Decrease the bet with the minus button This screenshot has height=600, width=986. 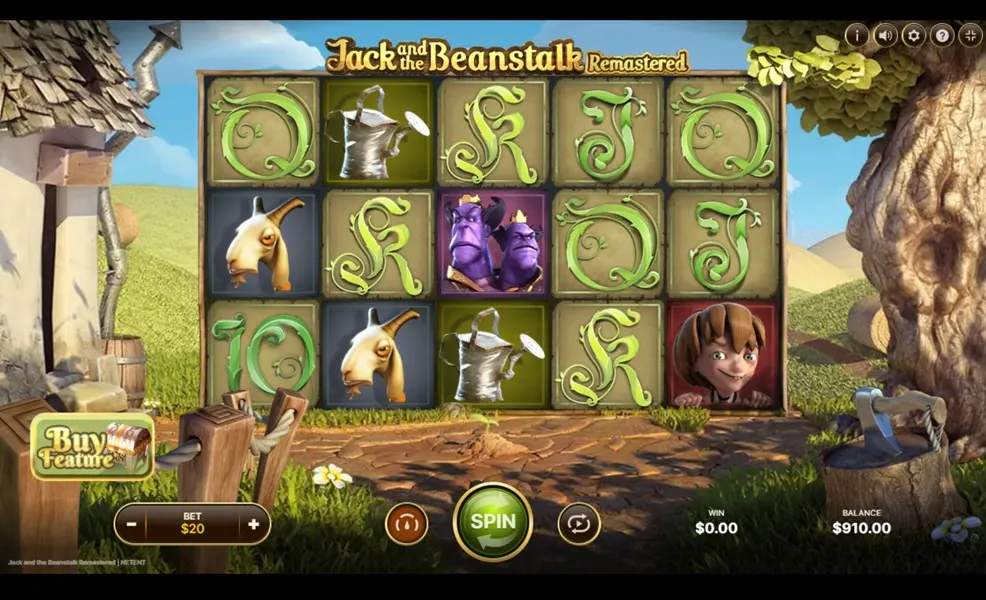point(131,524)
